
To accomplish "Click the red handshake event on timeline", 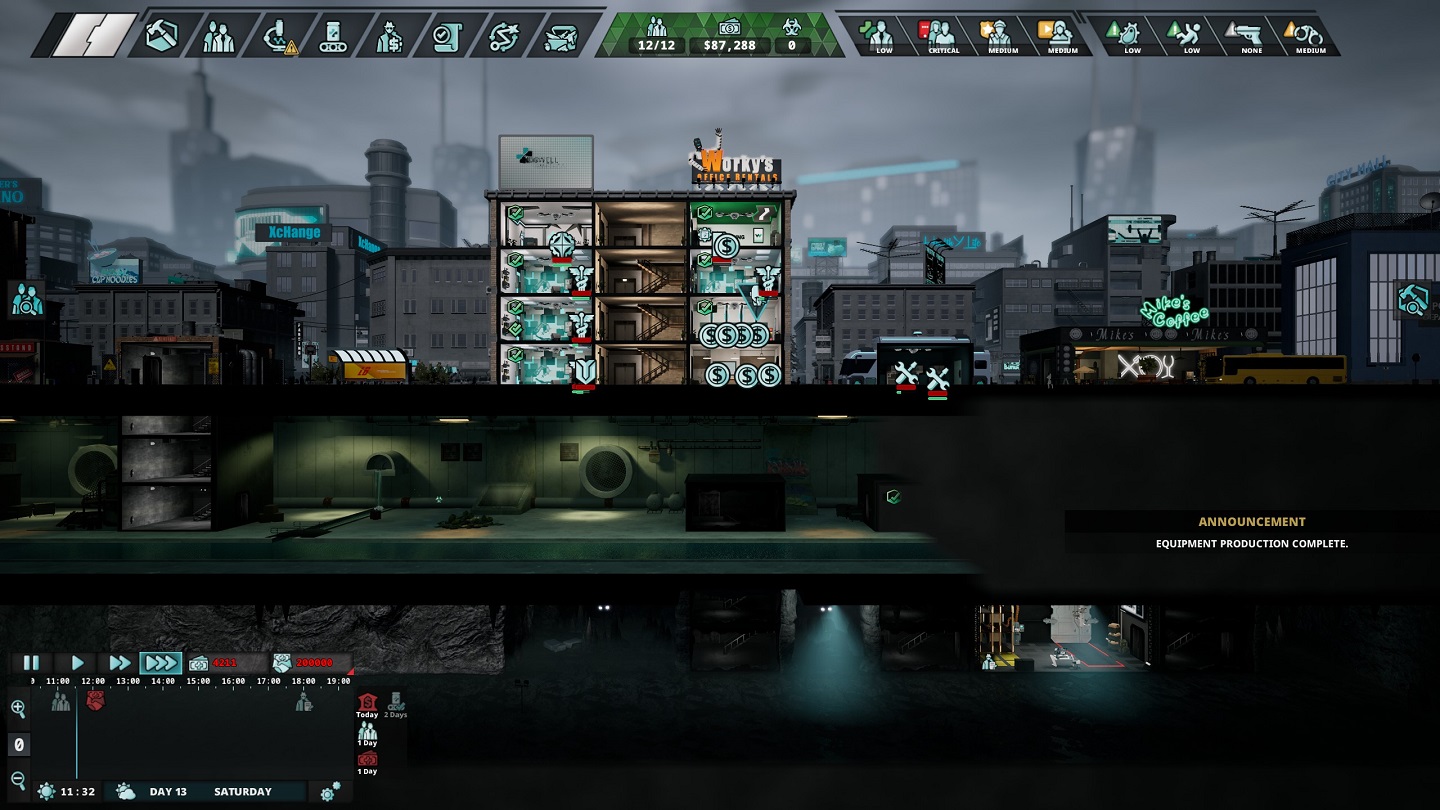I will tap(95, 699).
